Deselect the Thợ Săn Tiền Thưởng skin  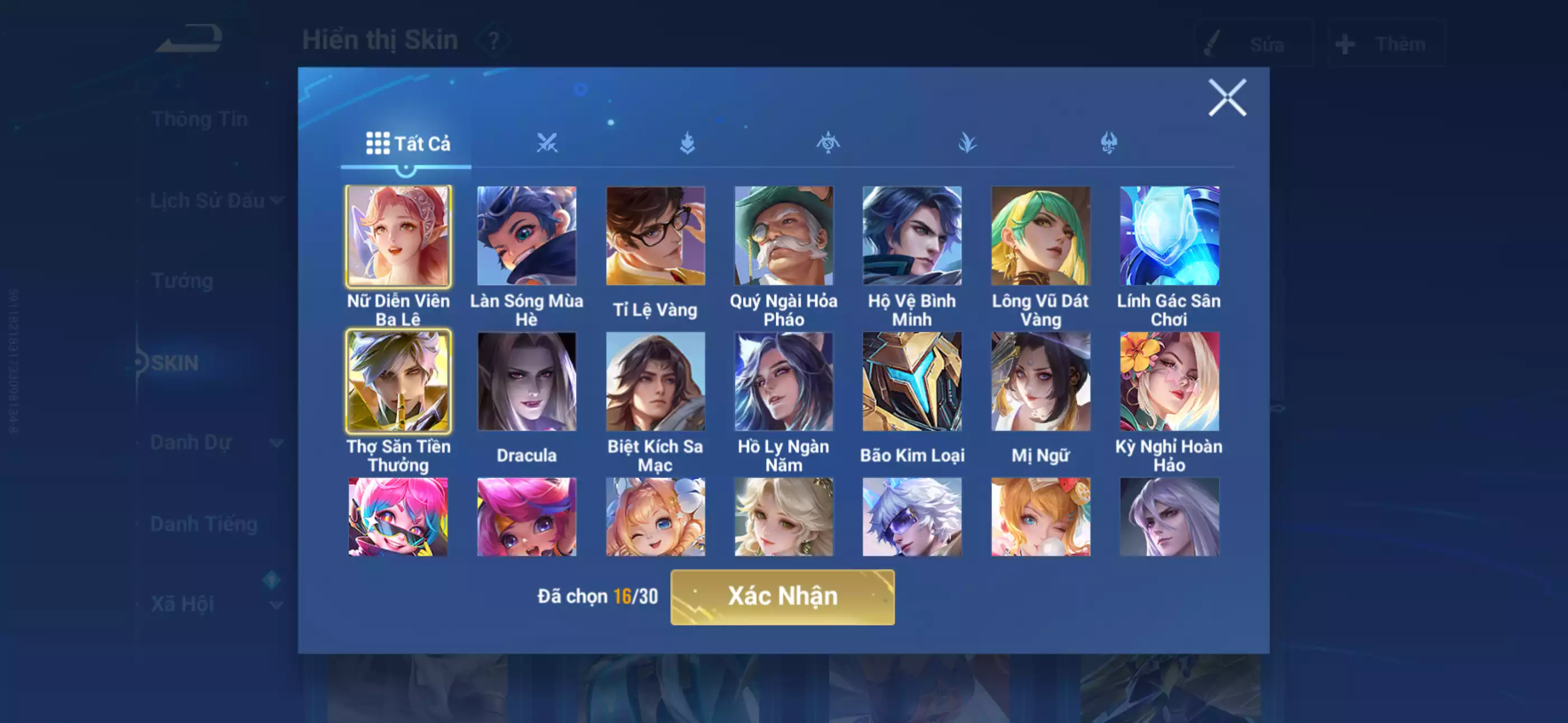click(x=398, y=381)
